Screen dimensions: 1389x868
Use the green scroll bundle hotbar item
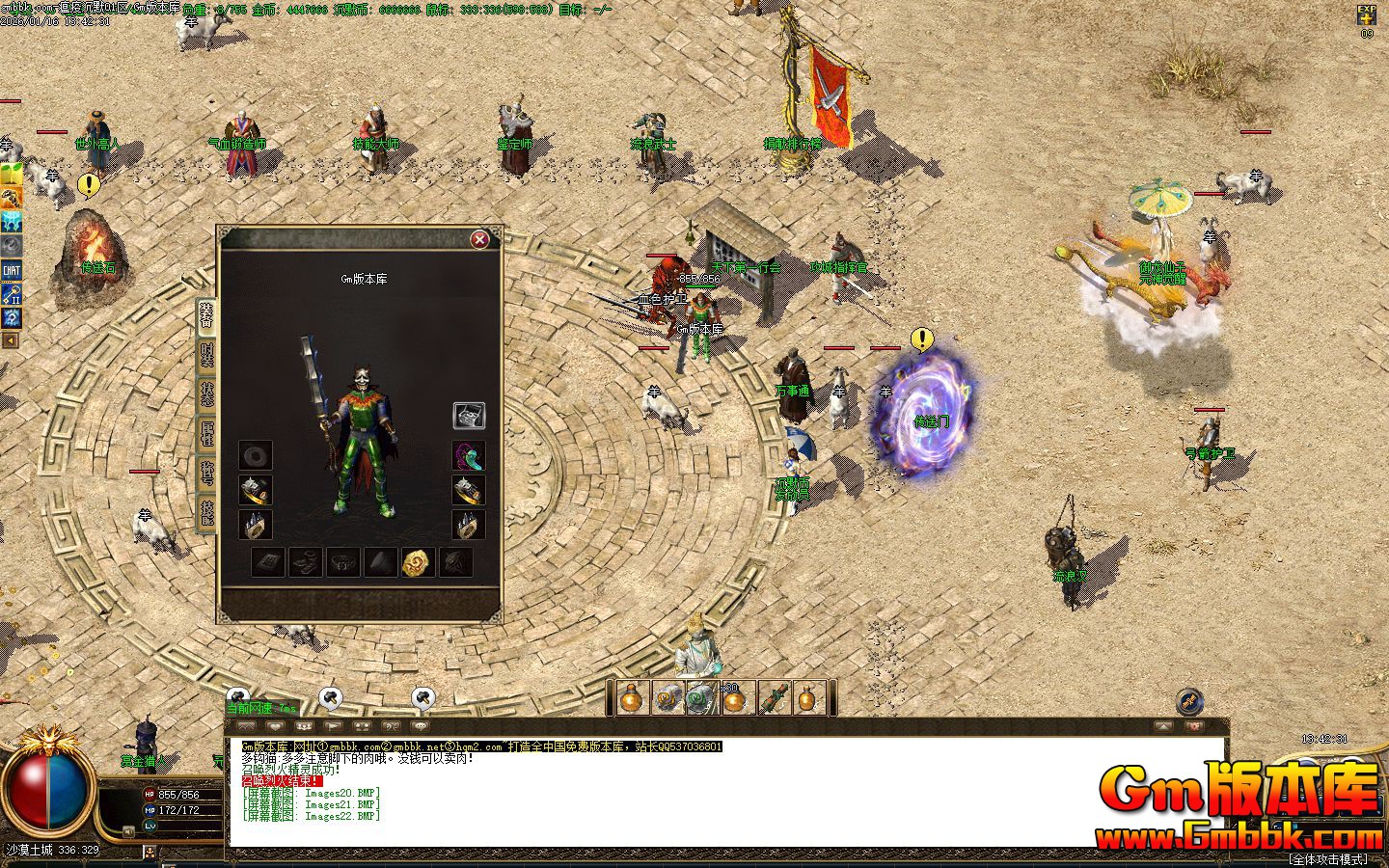pos(774,698)
